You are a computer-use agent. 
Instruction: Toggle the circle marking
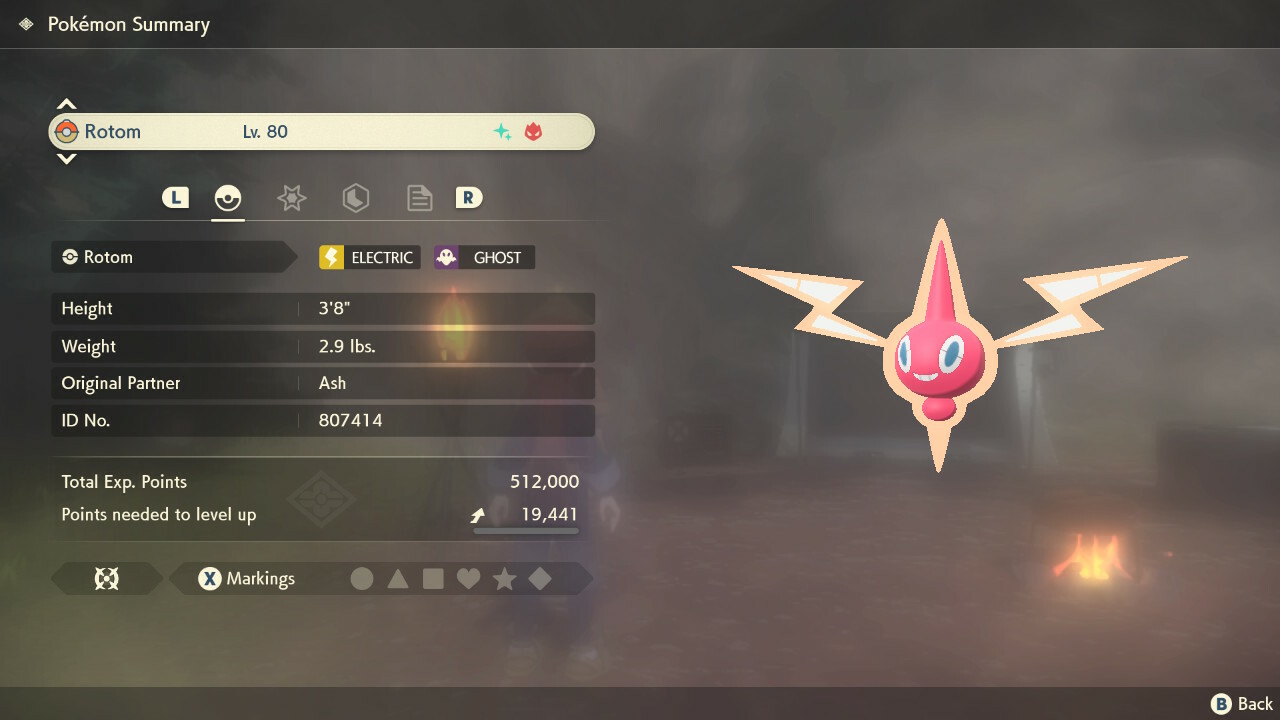tap(362, 579)
